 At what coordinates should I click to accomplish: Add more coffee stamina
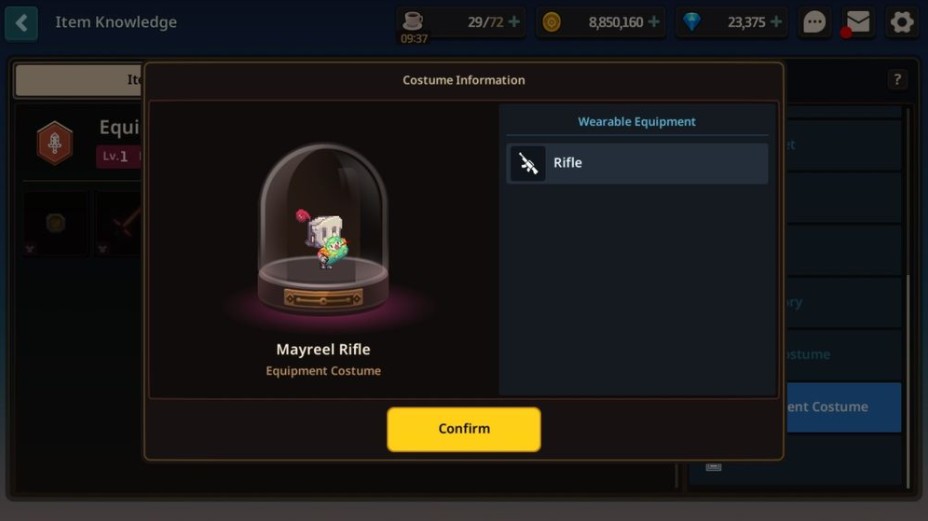514,22
